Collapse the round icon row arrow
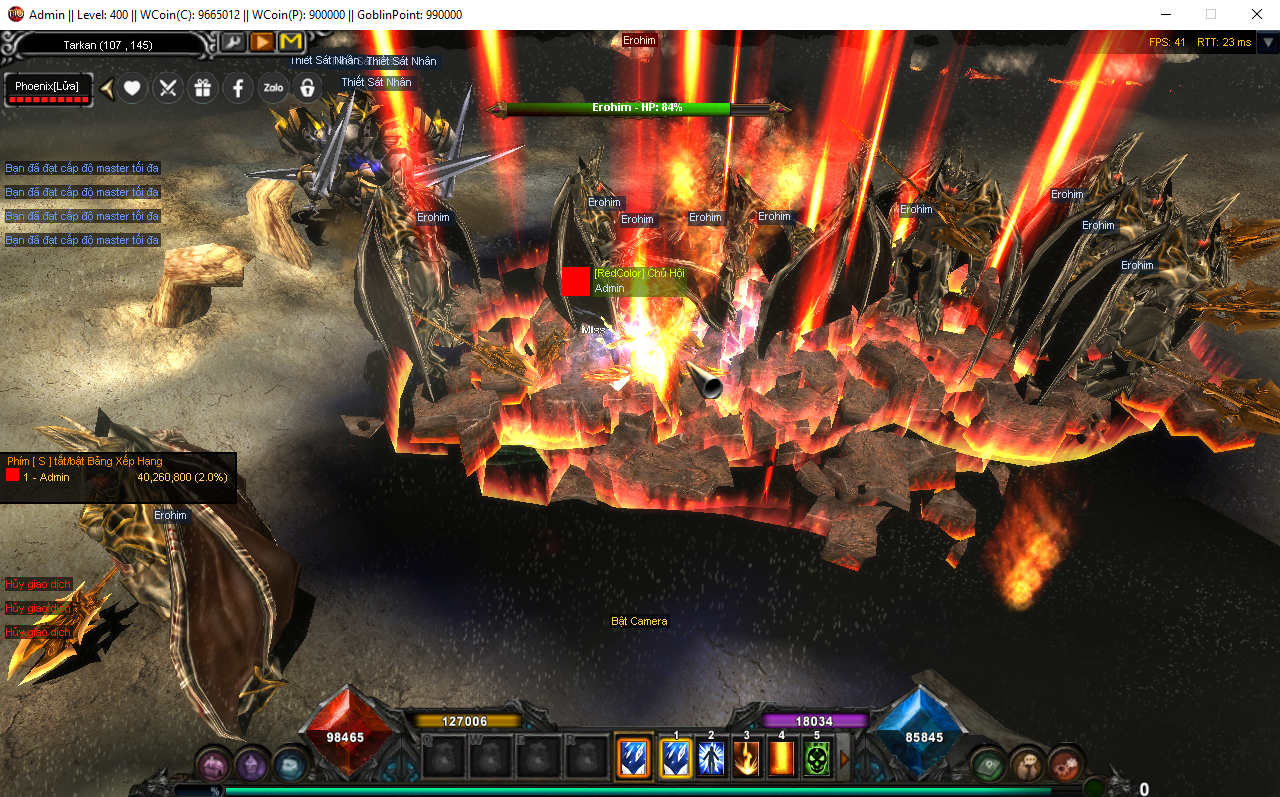This screenshot has height=797, width=1280. click(106, 88)
